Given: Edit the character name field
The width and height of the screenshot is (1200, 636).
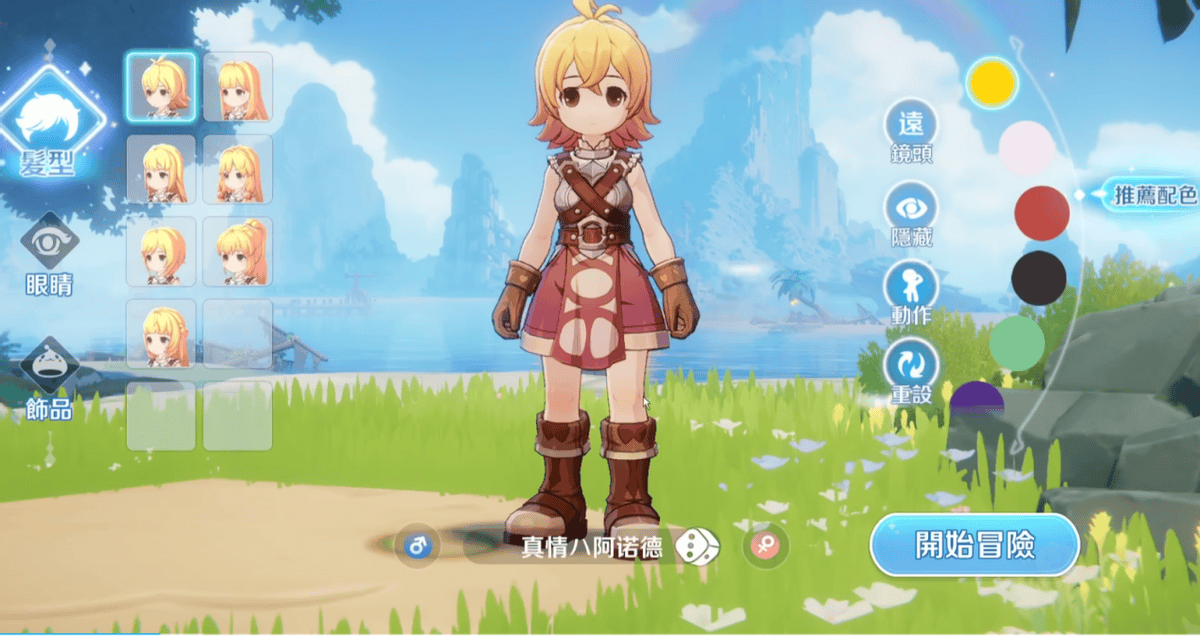Looking at the screenshot, I should coord(590,548).
